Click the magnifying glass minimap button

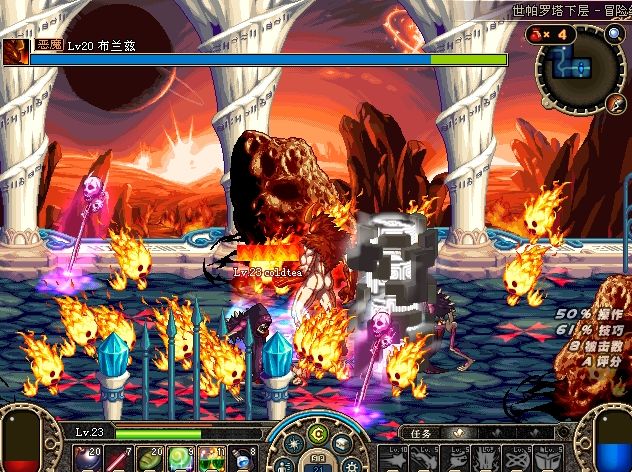[614, 34]
